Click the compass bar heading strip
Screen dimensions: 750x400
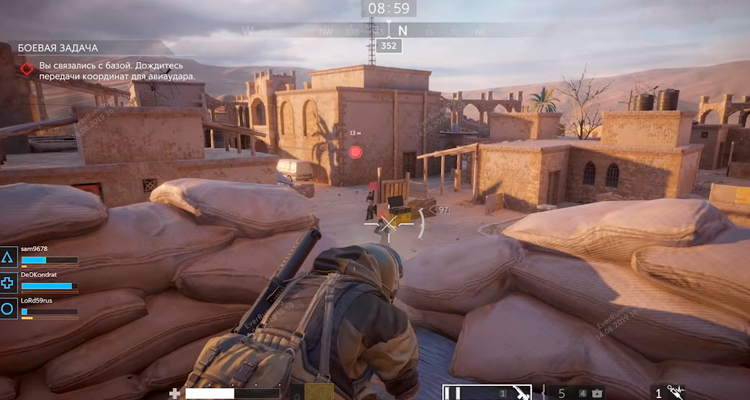389,30
